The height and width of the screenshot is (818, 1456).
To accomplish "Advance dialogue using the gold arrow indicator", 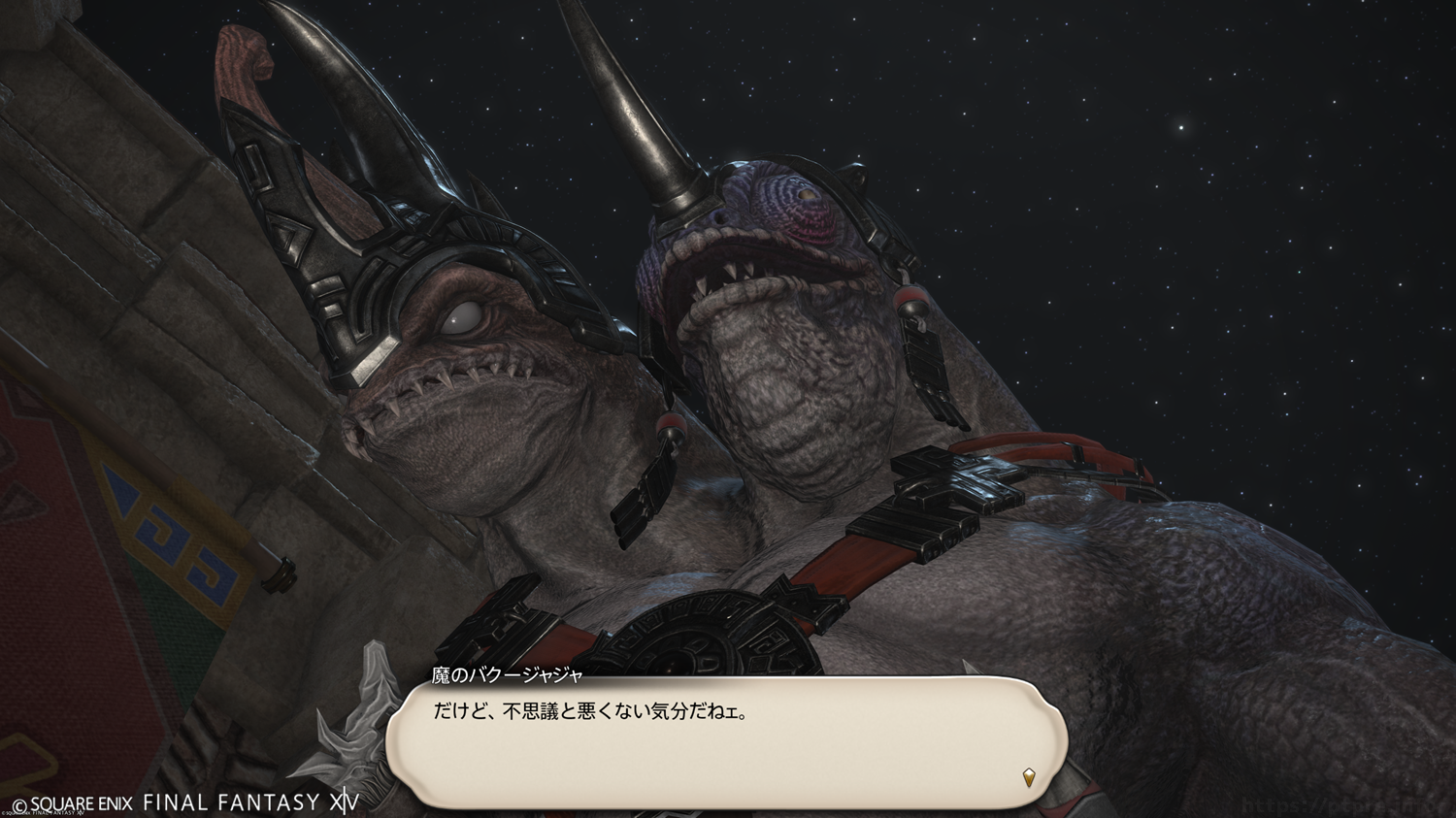I will [x=1029, y=776].
